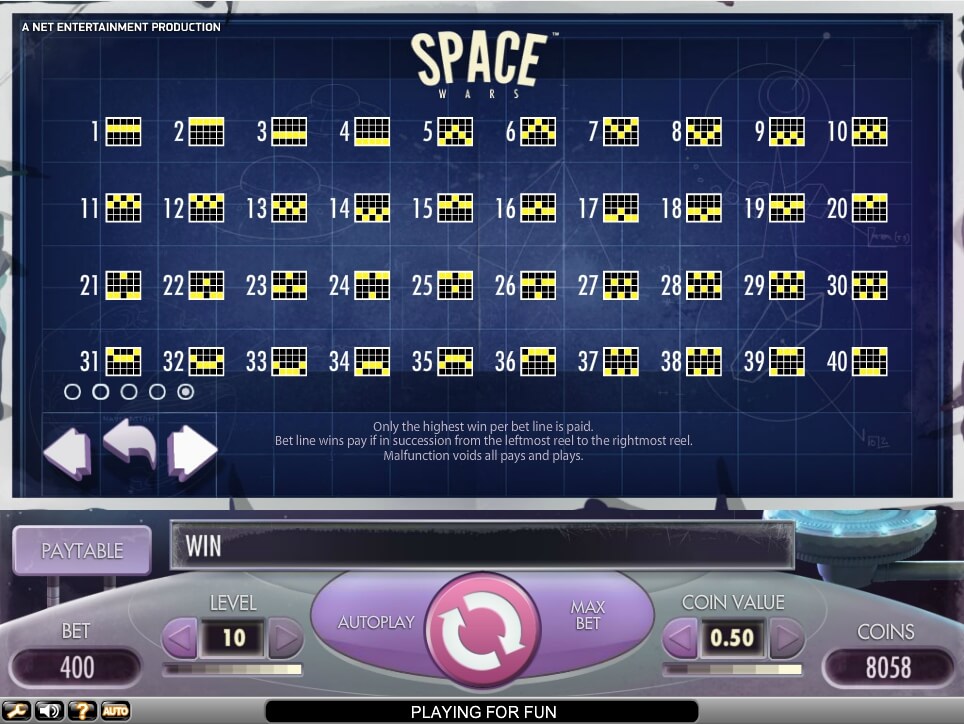Select the first paytable page dot
This screenshot has width=964, height=724.
pos(72,392)
